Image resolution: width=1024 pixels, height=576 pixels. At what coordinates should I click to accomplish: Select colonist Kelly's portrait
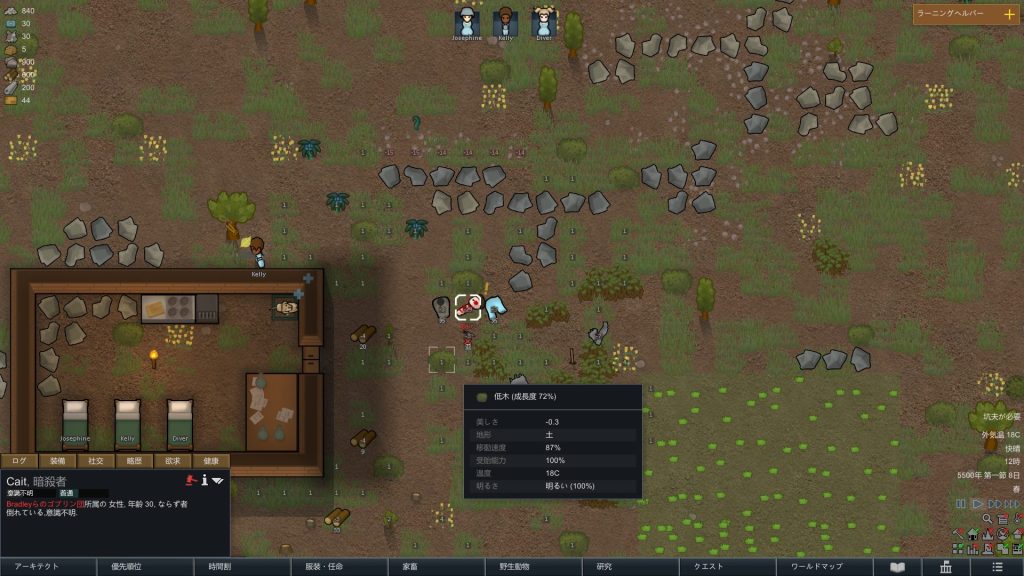pos(505,23)
